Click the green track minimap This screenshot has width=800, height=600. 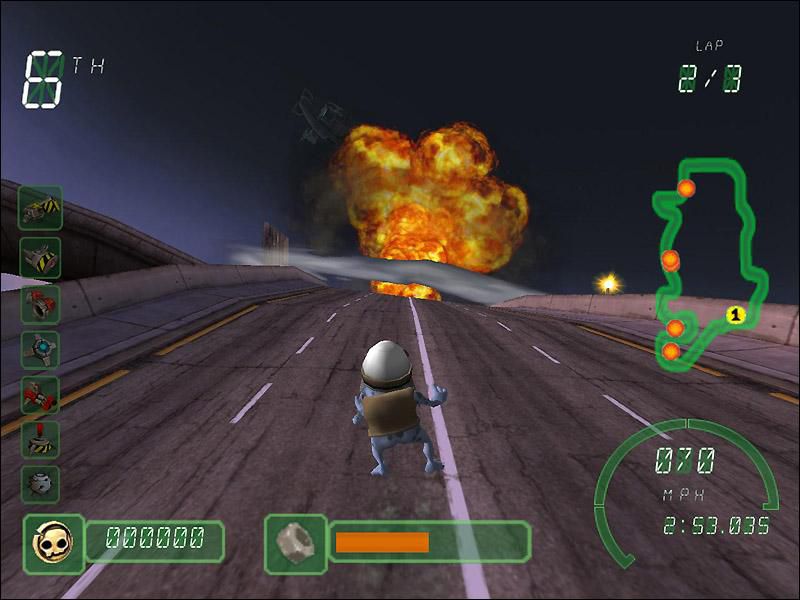pyautogui.click(x=712, y=262)
